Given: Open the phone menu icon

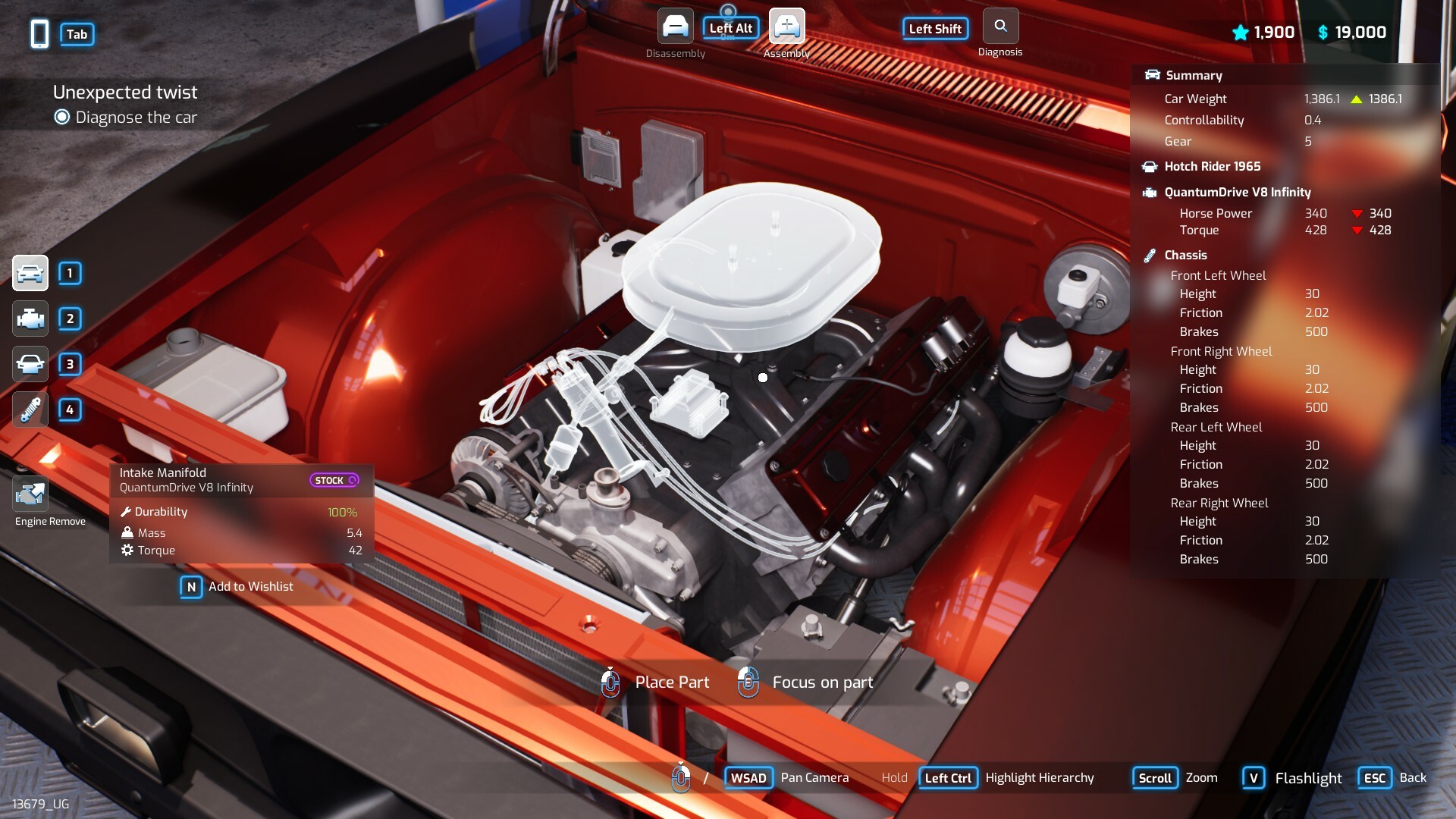Looking at the screenshot, I should coord(40,34).
